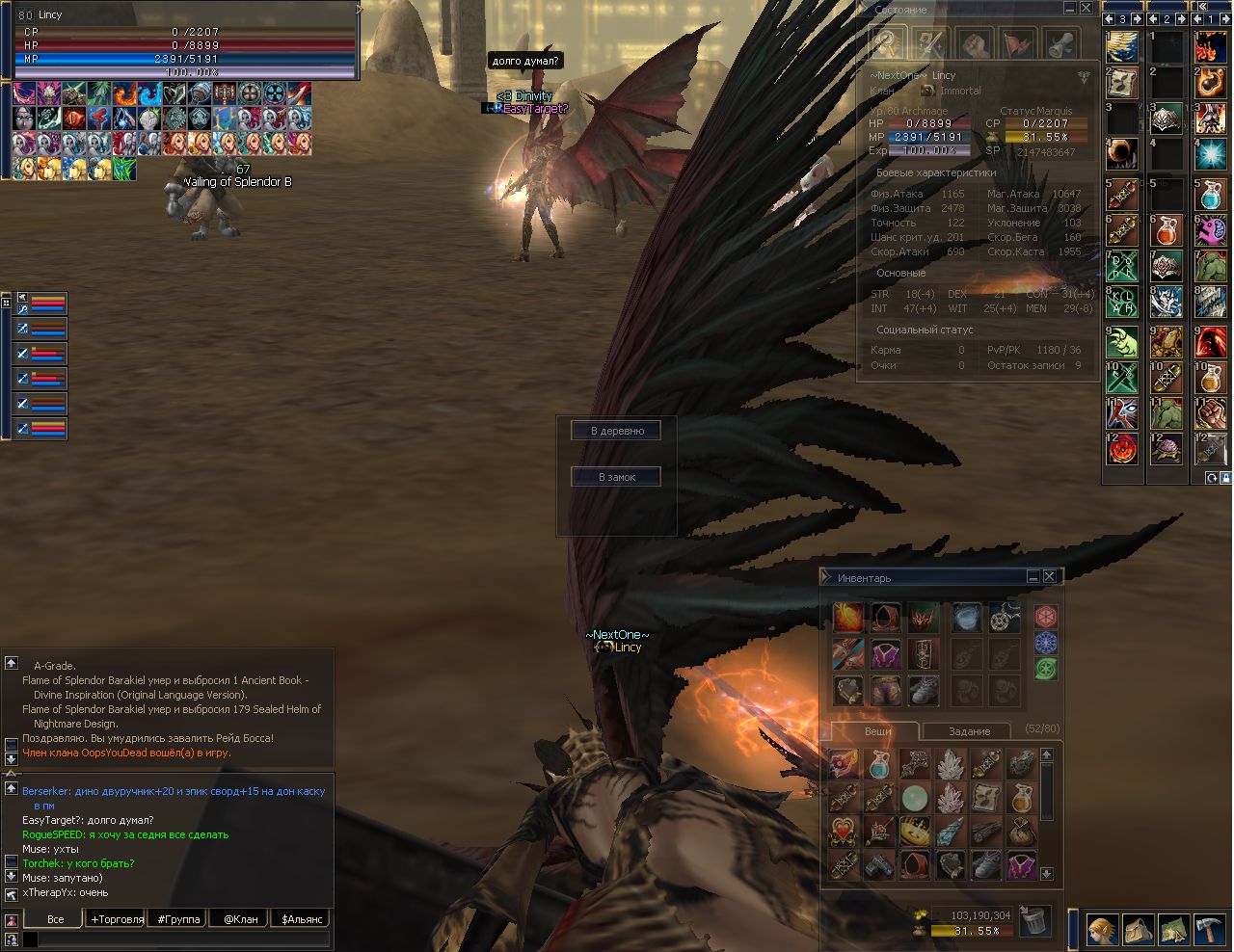The image size is (1234, 952).
Task: Switch chat to the +Торговля tab
Action: (117, 918)
